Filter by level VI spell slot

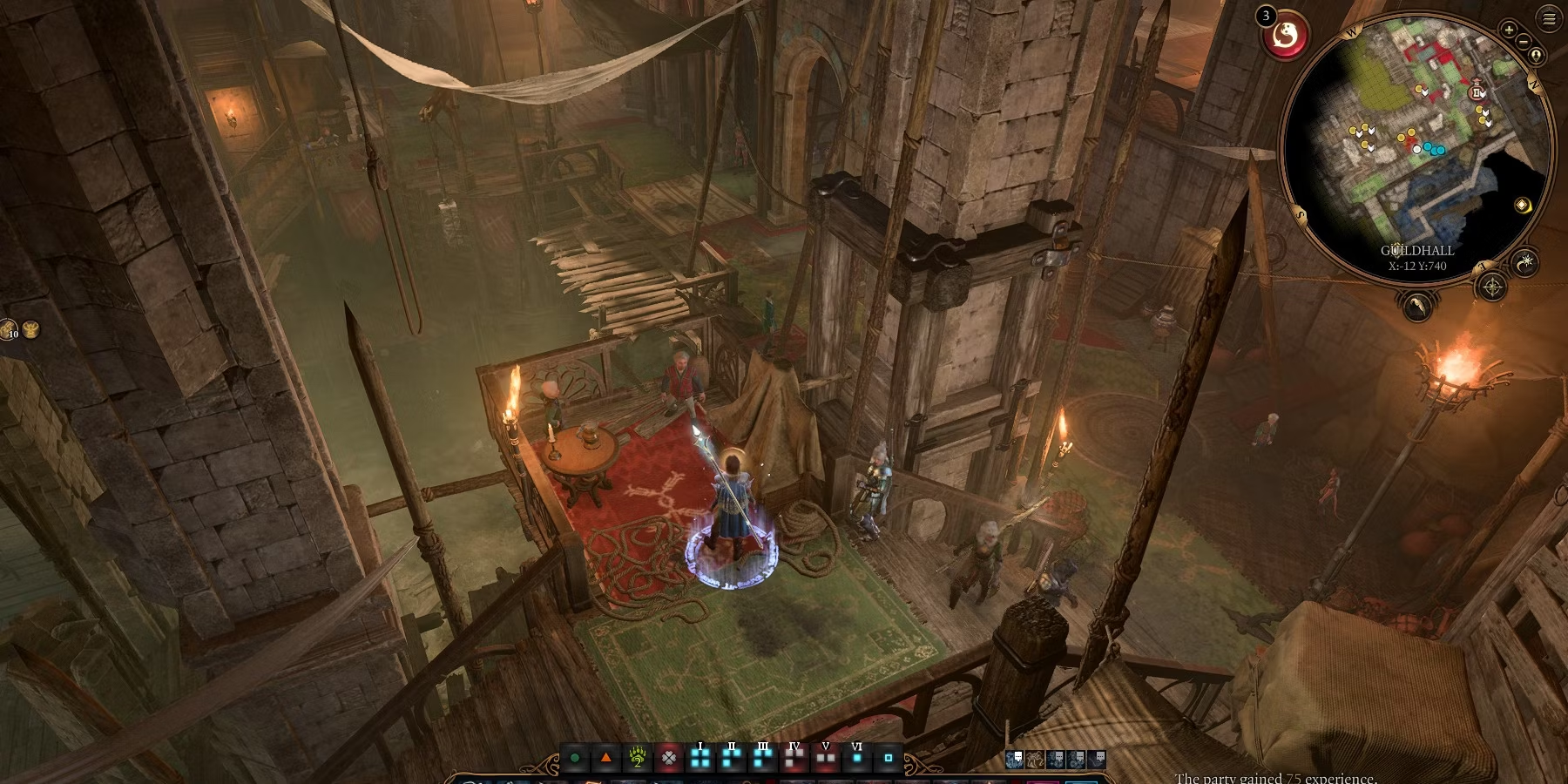857,758
